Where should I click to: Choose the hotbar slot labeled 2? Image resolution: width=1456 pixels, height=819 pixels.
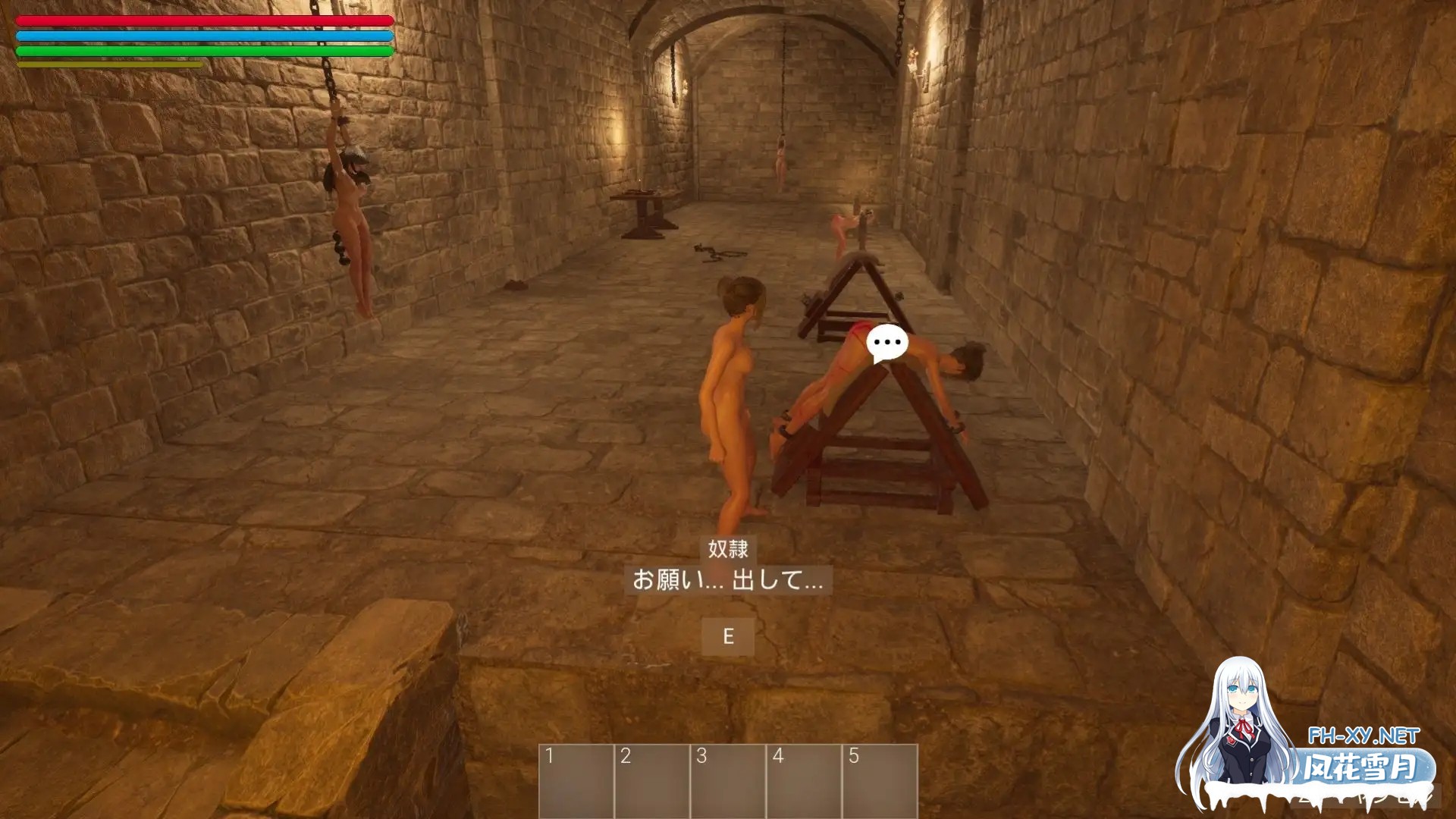coord(652,781)
